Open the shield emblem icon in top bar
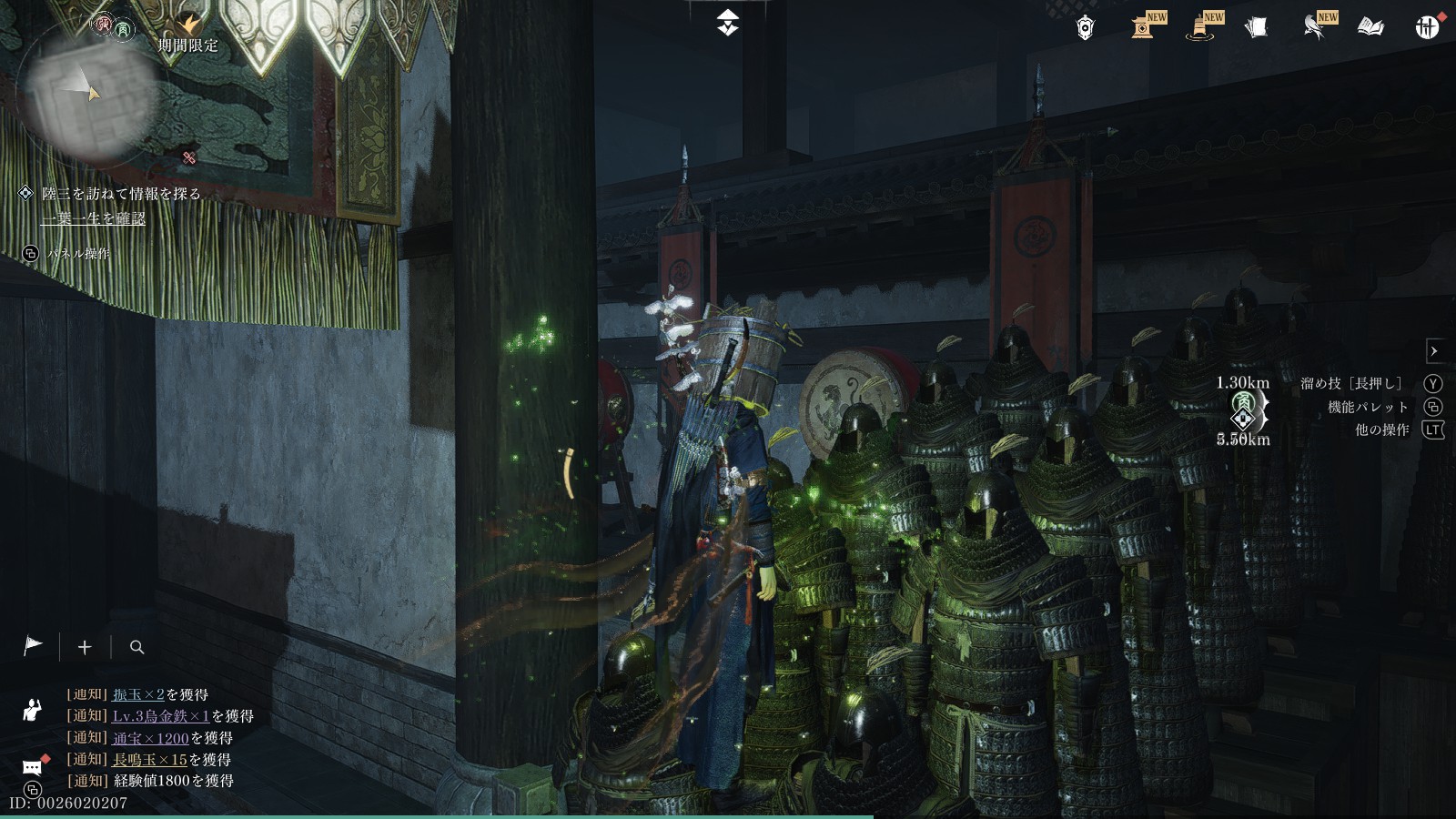 1085,28
